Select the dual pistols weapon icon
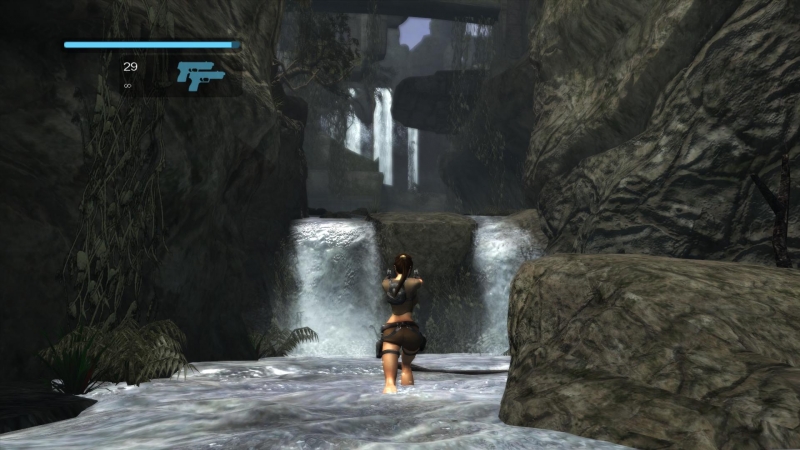800x450 pixels. [200, 75]
